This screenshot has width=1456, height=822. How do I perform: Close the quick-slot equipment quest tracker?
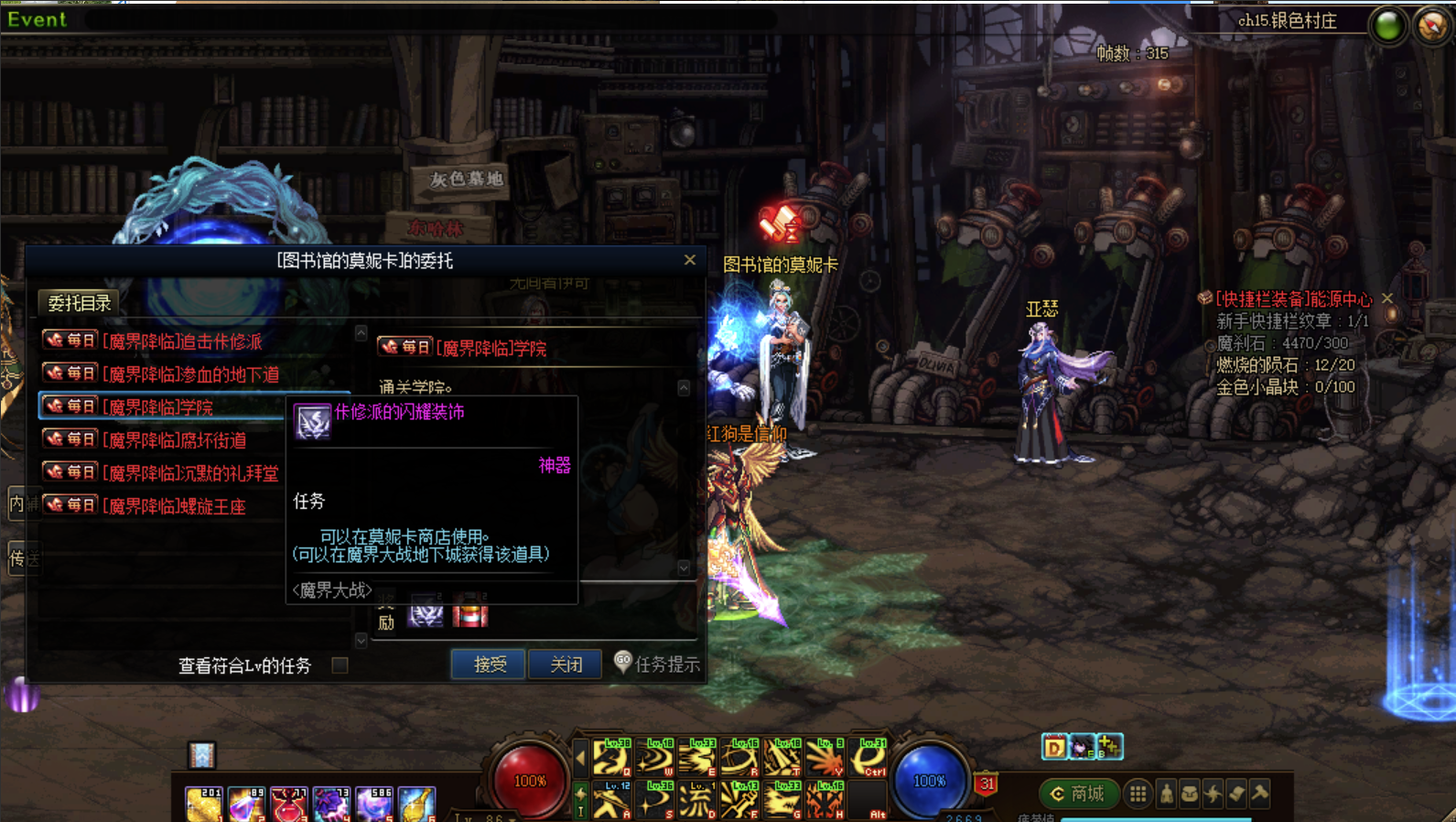click(1387, 298)
